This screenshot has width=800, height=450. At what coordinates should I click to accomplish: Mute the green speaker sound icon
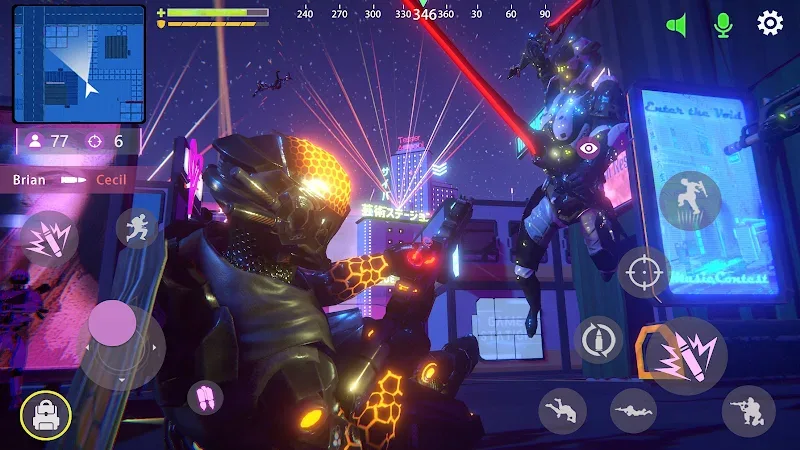point(677,24)
